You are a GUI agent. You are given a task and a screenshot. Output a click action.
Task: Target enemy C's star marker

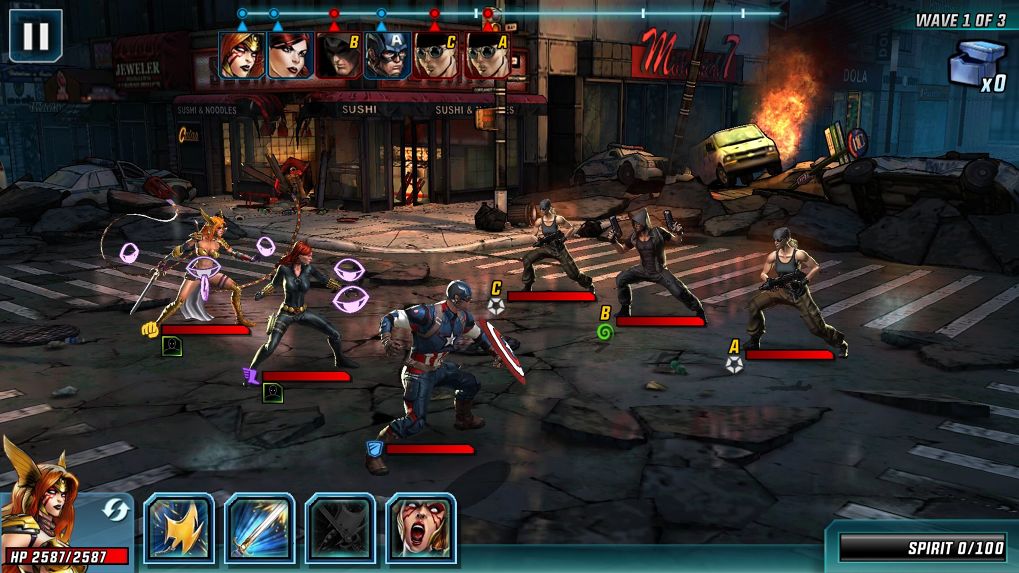pyautogui.click(x=495, y=306)
